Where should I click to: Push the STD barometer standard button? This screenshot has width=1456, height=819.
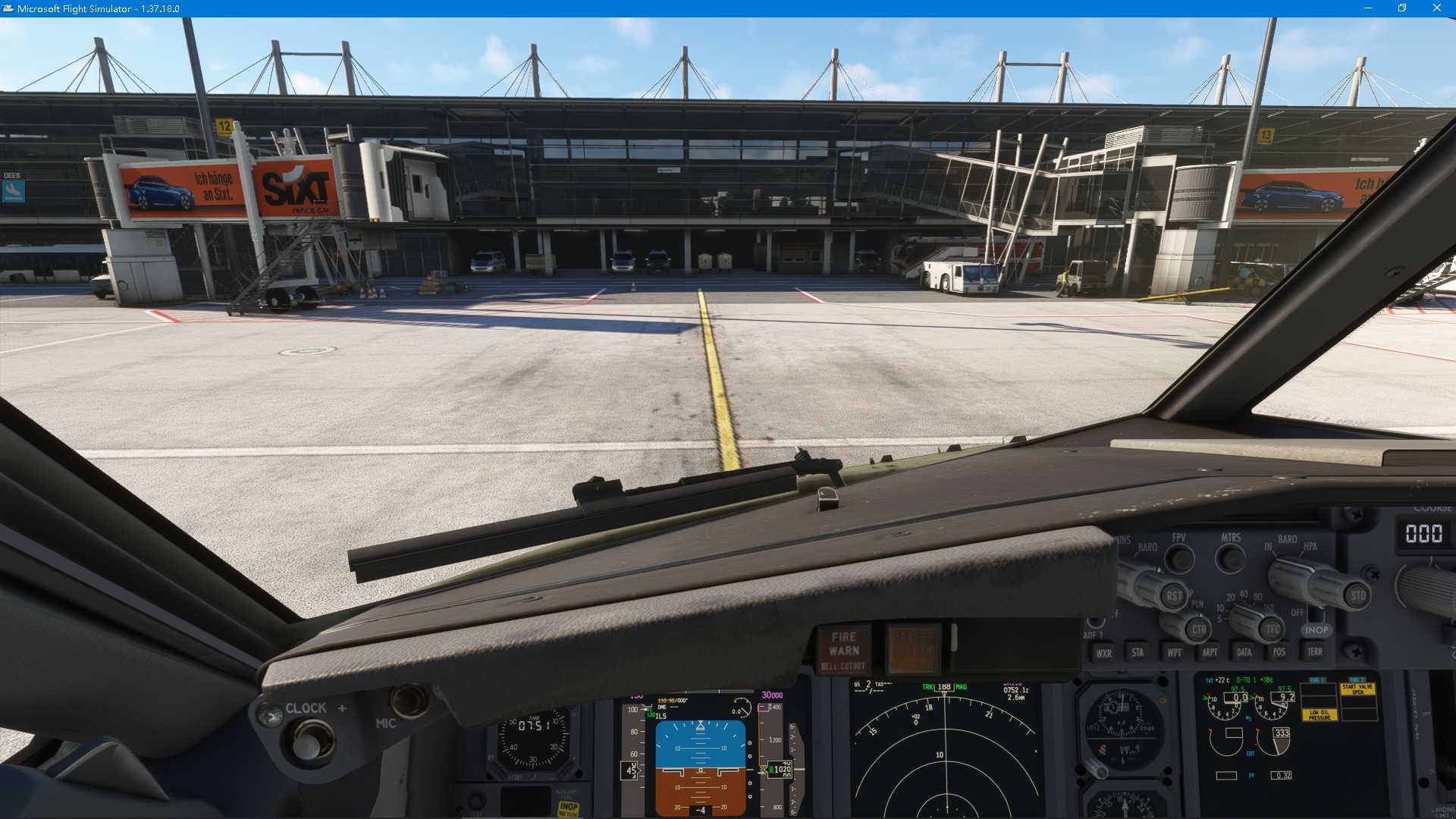tap(1357, 596)
